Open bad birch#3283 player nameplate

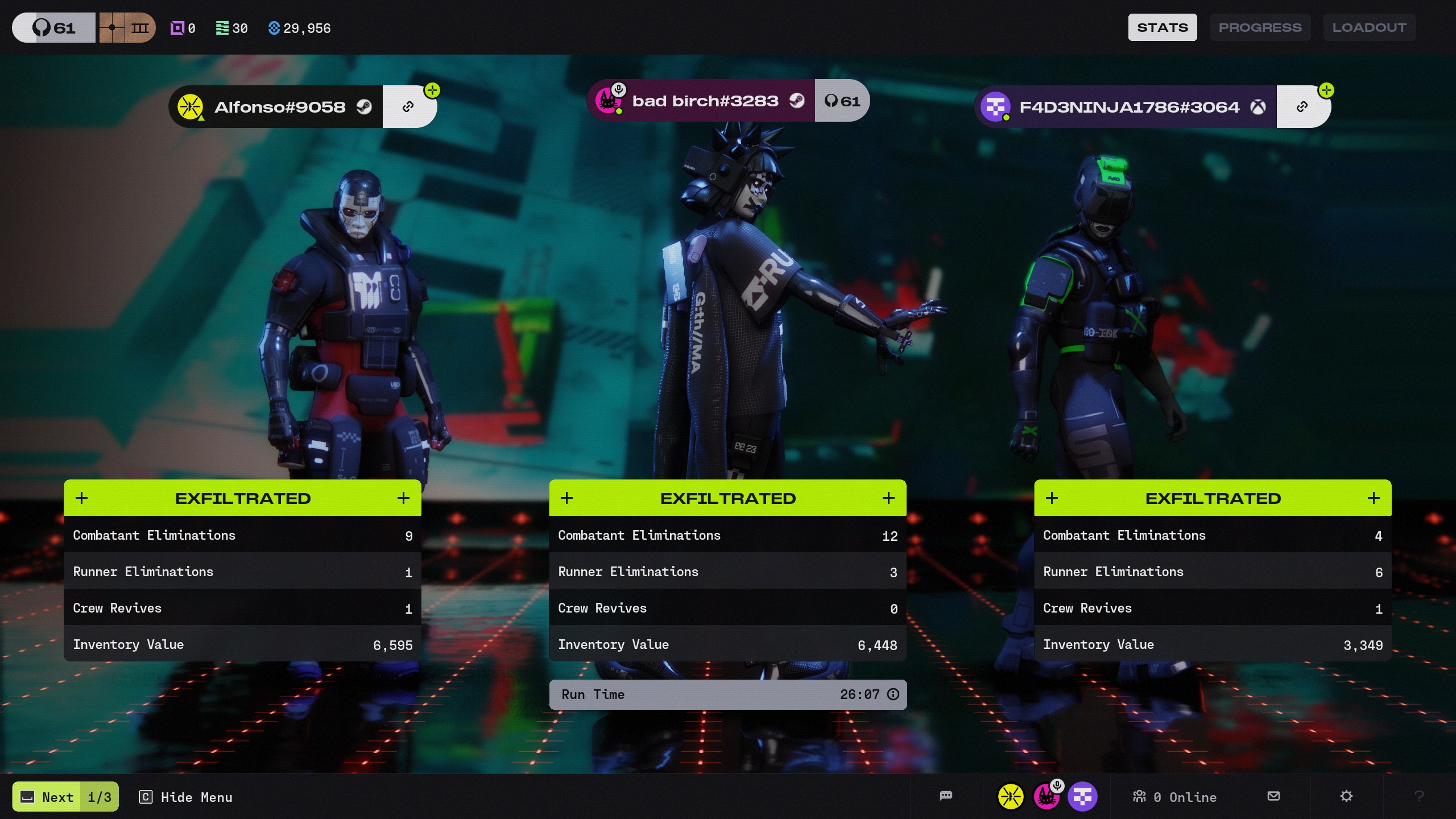click(704, 101)
